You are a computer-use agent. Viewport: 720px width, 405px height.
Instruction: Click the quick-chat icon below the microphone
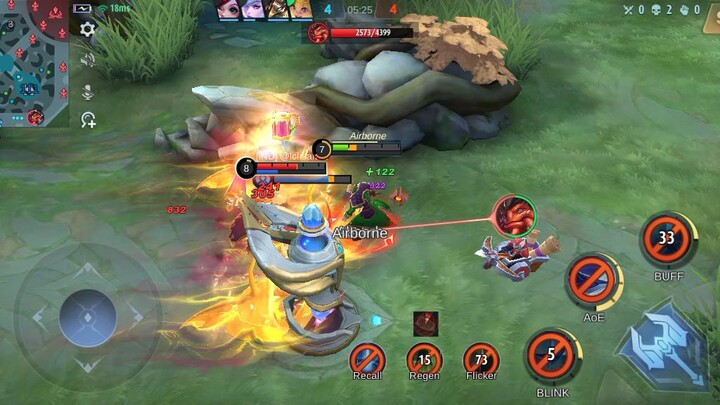click(88, 120)
